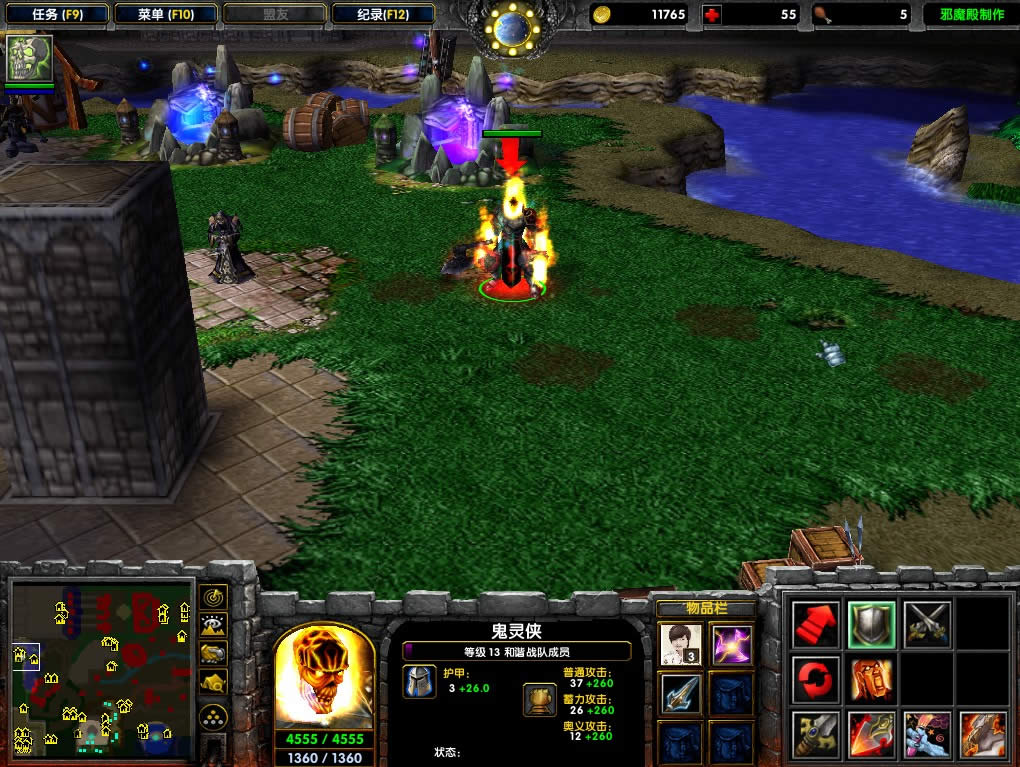1020x767 pixels.
Task: Click the minimap
Action: 102,669
